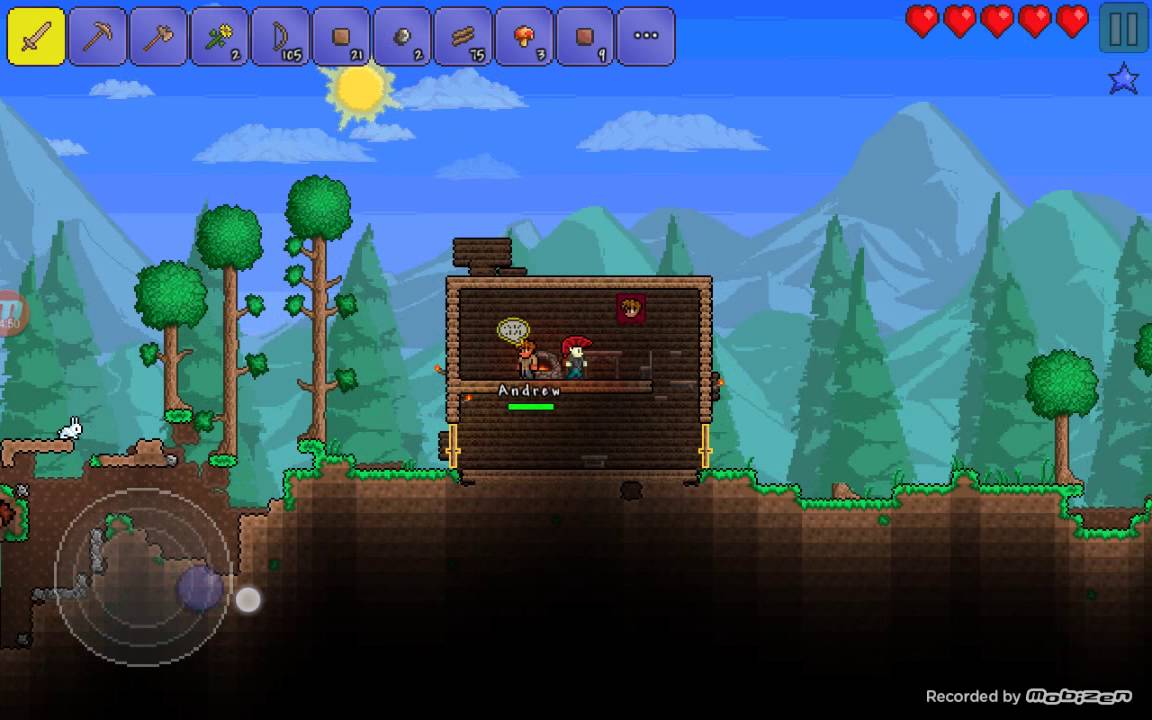Select the copper shortsword hotbar slot
This screenshot has width=1152, height=720.
click(37, 37)
